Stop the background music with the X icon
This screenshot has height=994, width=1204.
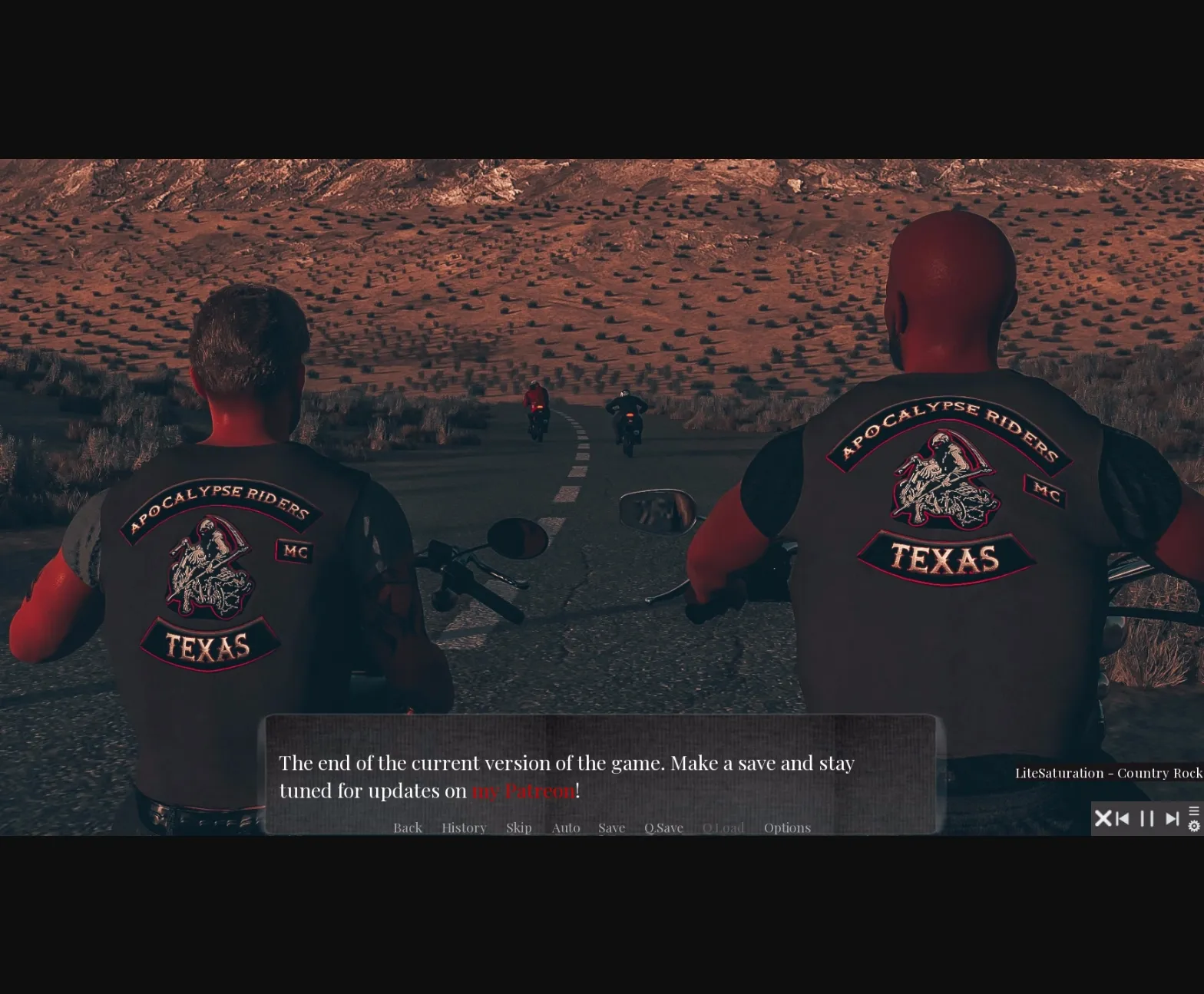tap(1103, 819)
